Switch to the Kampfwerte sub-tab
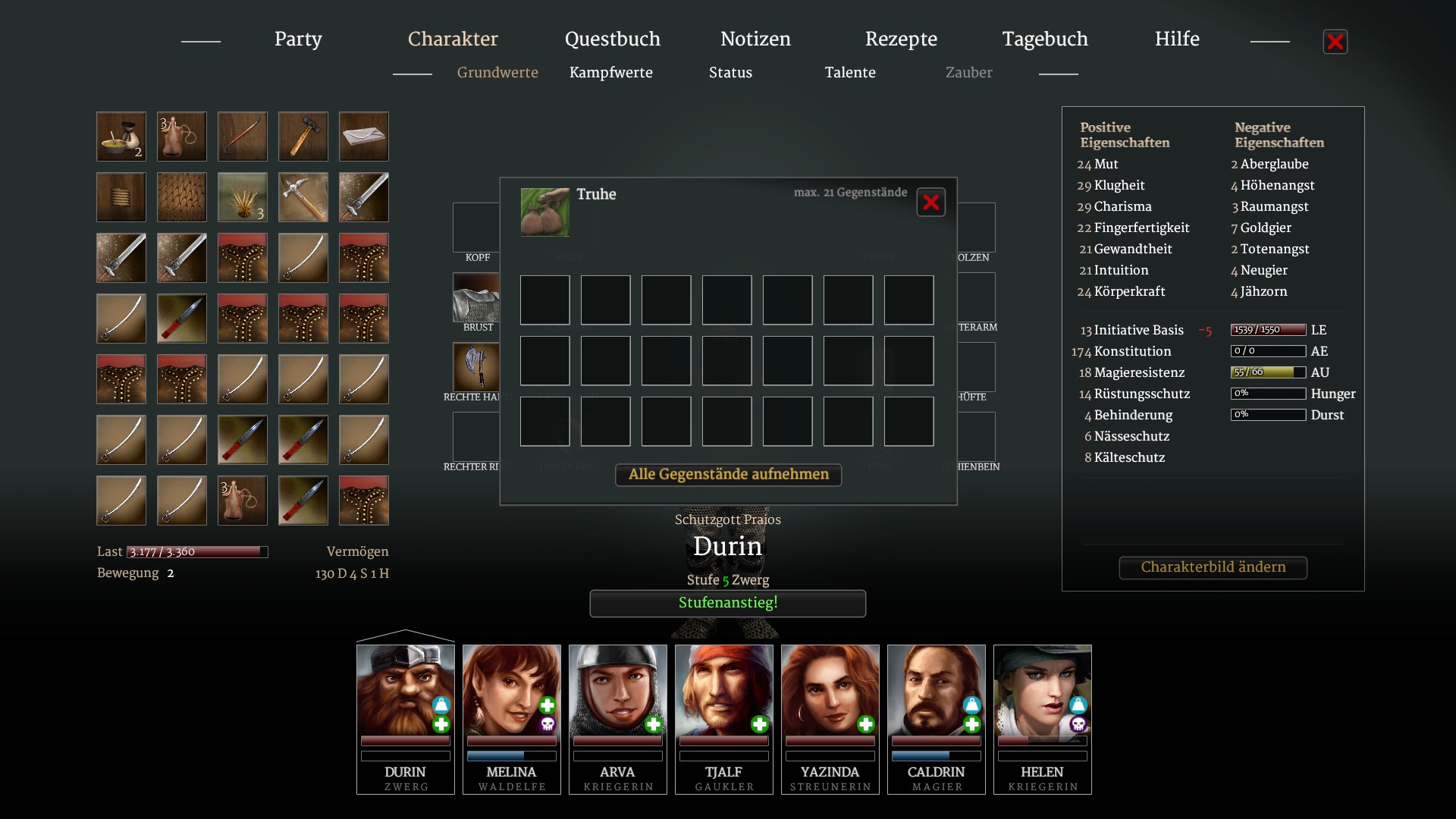The image size is (1456, 819). click(610, 73)
